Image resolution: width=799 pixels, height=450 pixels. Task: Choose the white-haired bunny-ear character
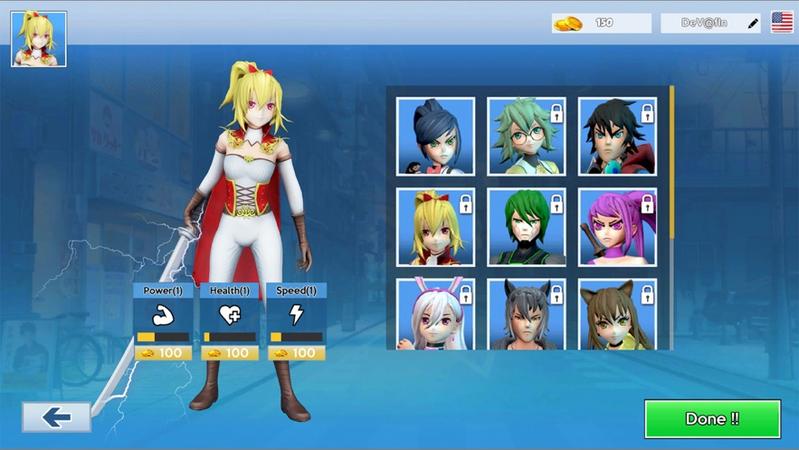(435, 314)
